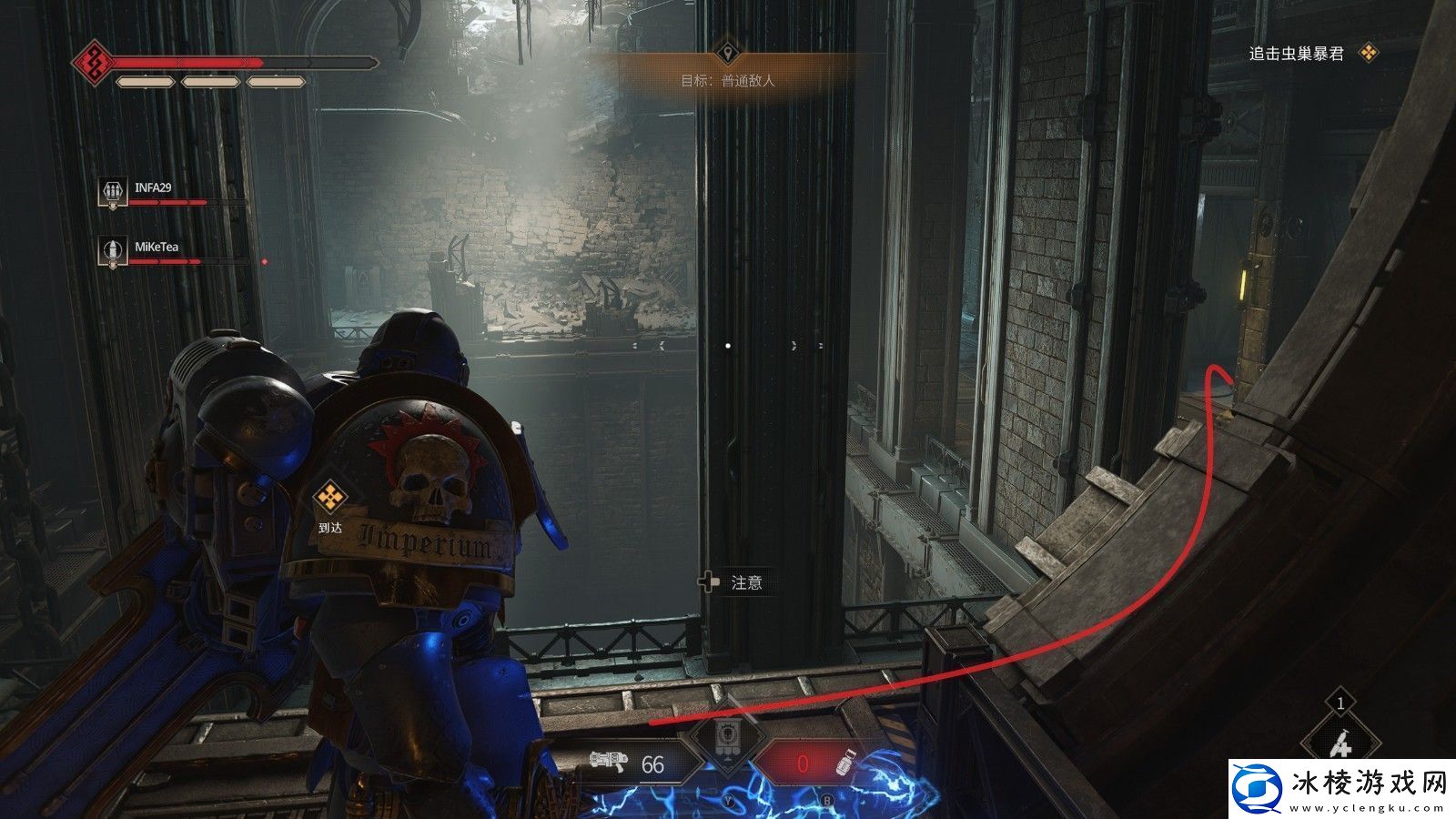Click the 冰棱游戏网 watermark logo
1456x819 pixels.
(x=1341, y=787)
